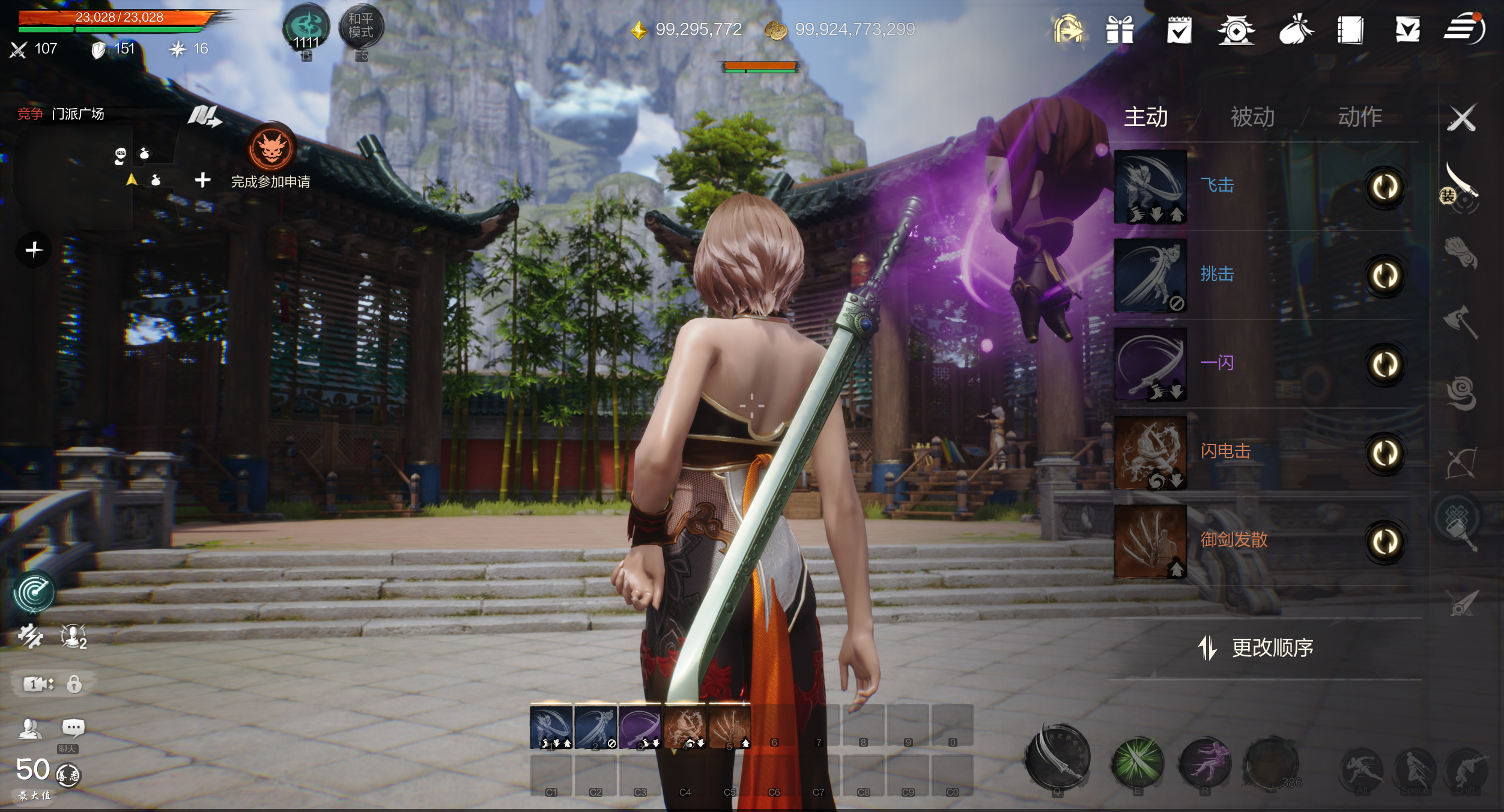Screen dimensions: 1504x812
Task: Open the calendar checklist icon
Action: tap(1179, 30)
